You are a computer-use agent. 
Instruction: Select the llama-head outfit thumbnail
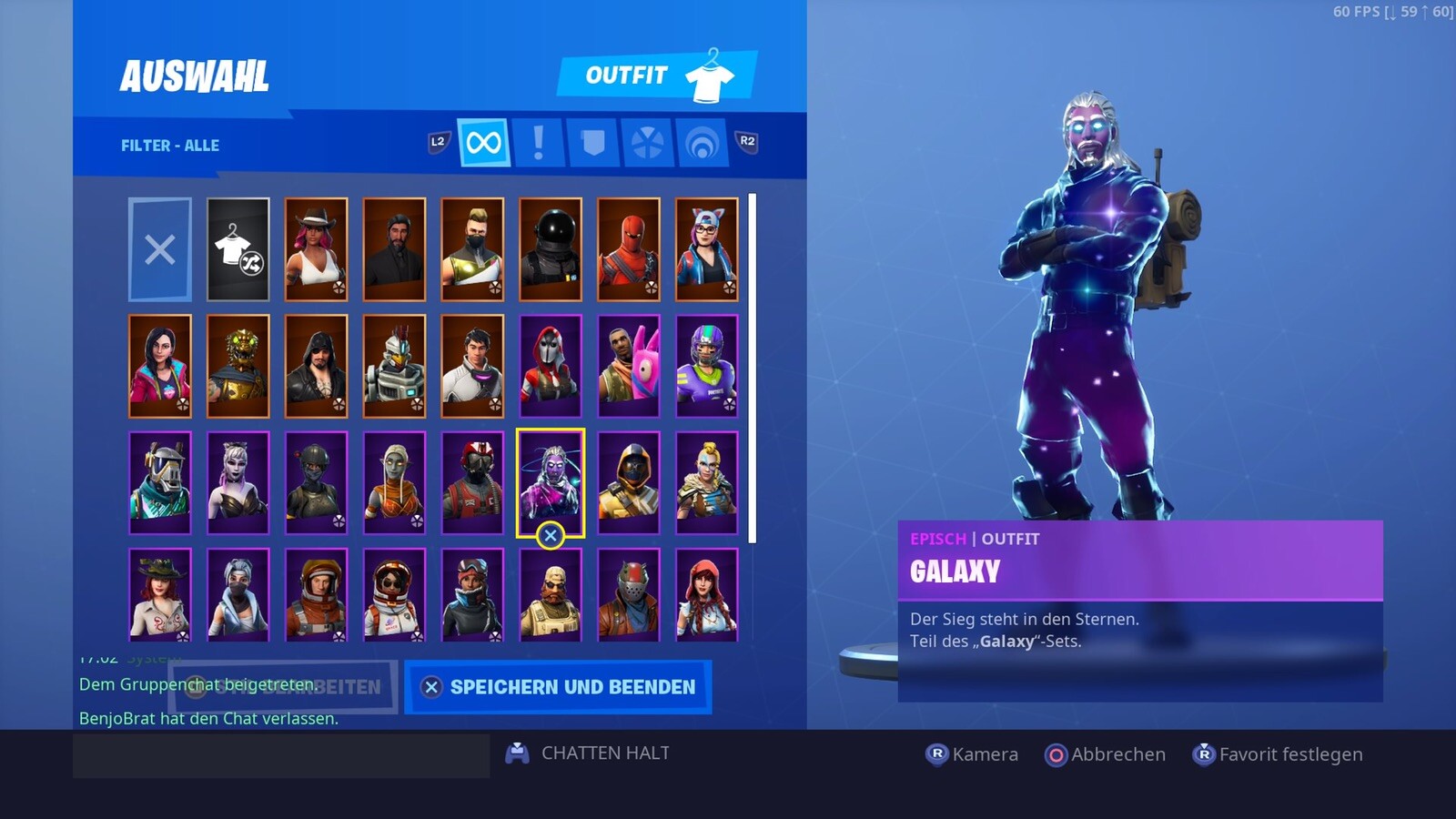click(x=630, y=364)
